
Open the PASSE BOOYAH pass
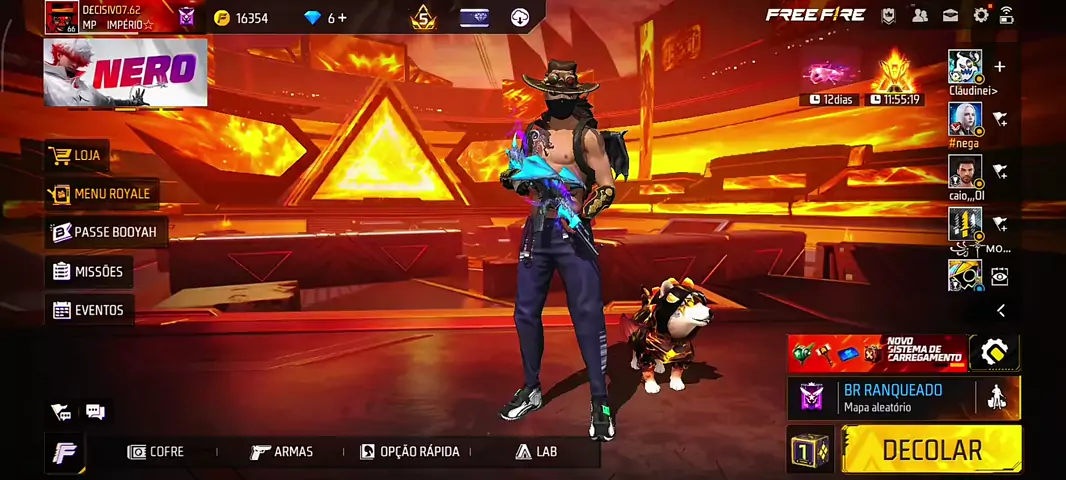pyautogui.click(x=104, y=232)
